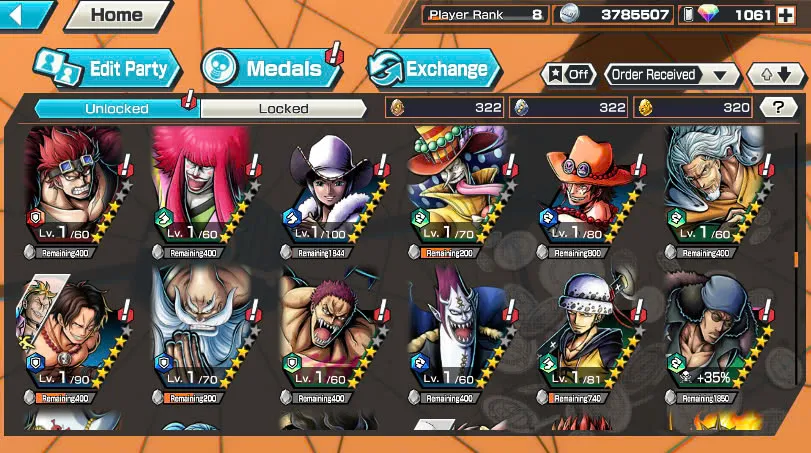
Task: Open the Exchange menu
Action: click(x=433, y=69)
